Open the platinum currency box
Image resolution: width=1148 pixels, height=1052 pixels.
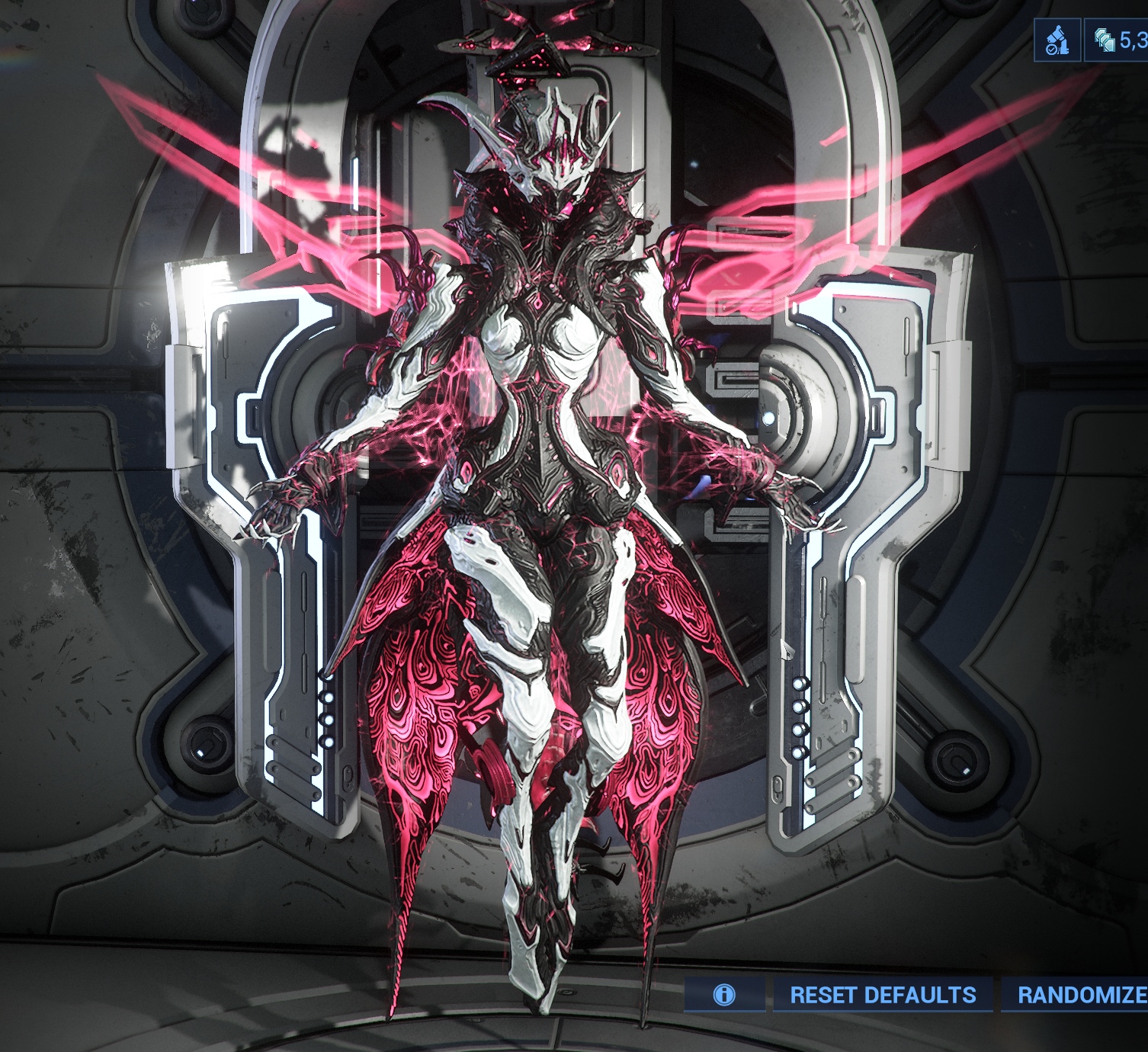pyautogui.click(x=1118, y=40)
